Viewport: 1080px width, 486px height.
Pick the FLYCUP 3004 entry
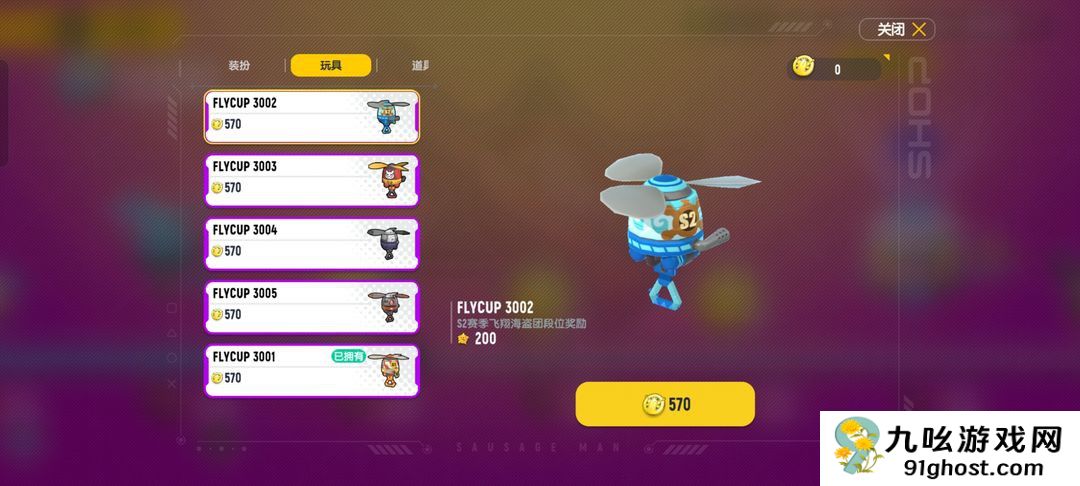[x=312, y=244]
